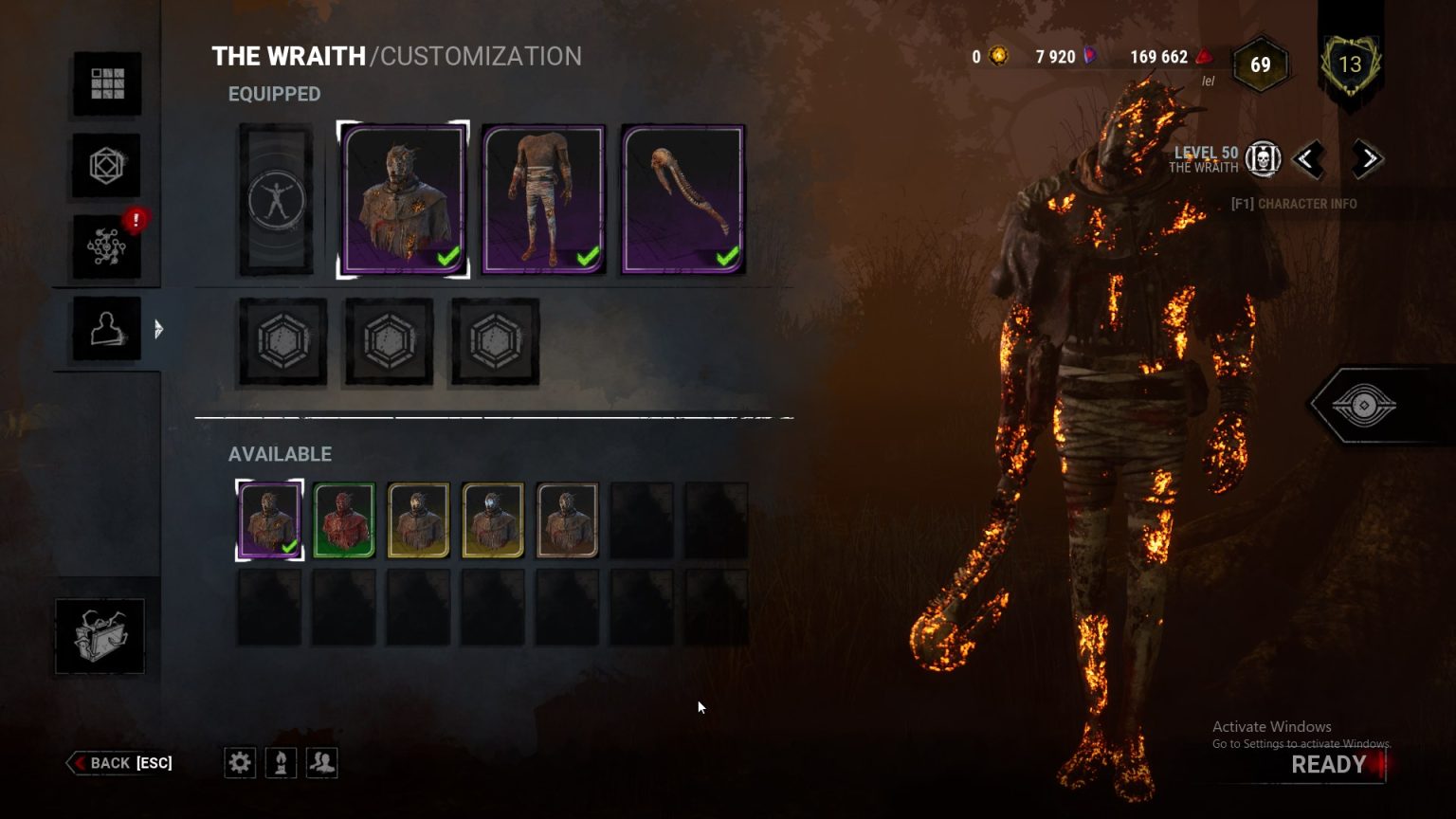Image resolution: width=1456 pixels, height=819 pixels.
Task: Click the right arrow to view next killer
Action: (x=1368, y=159)
